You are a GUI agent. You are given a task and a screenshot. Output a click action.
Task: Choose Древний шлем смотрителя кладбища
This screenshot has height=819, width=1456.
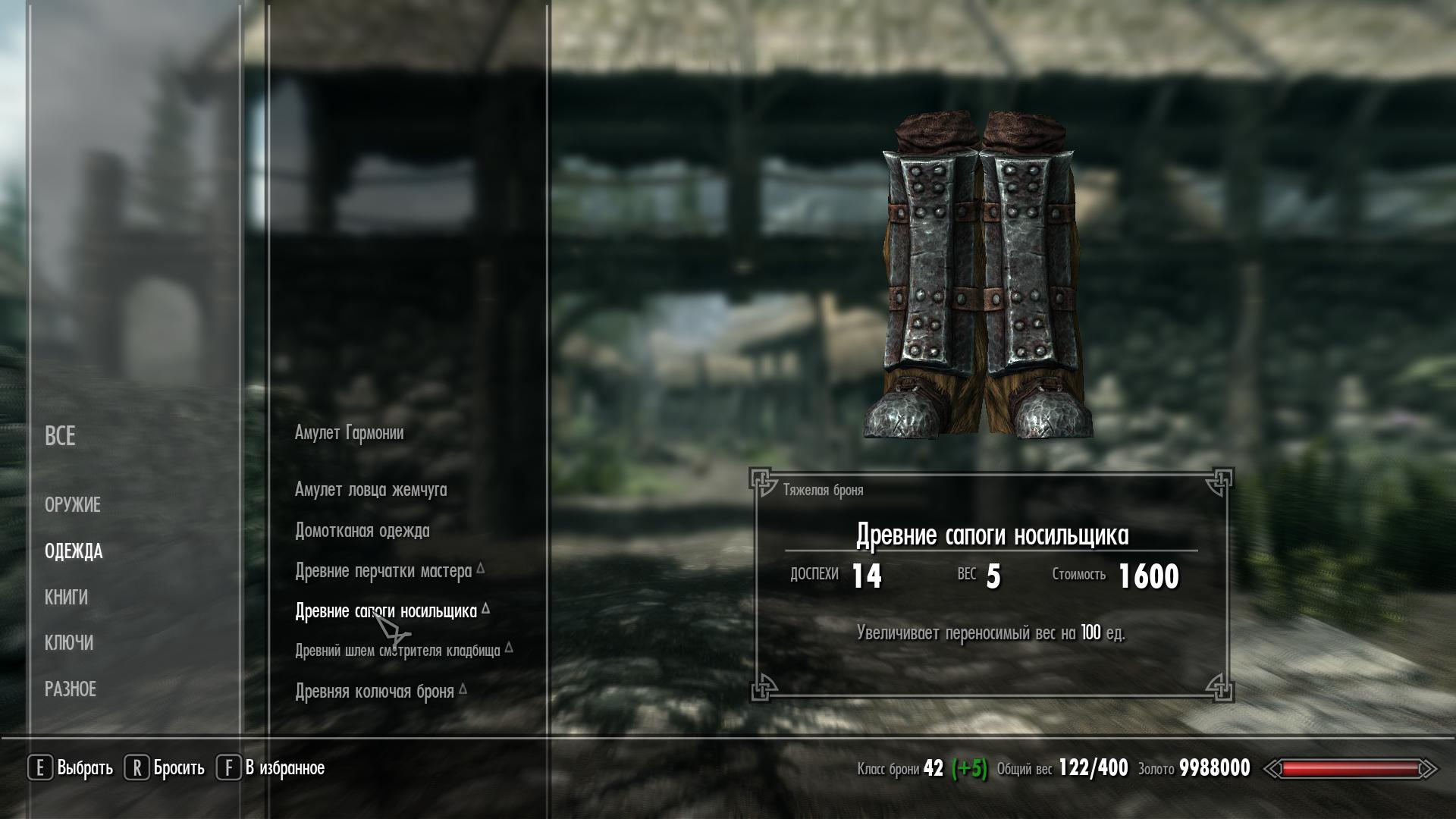coord(397,651)
